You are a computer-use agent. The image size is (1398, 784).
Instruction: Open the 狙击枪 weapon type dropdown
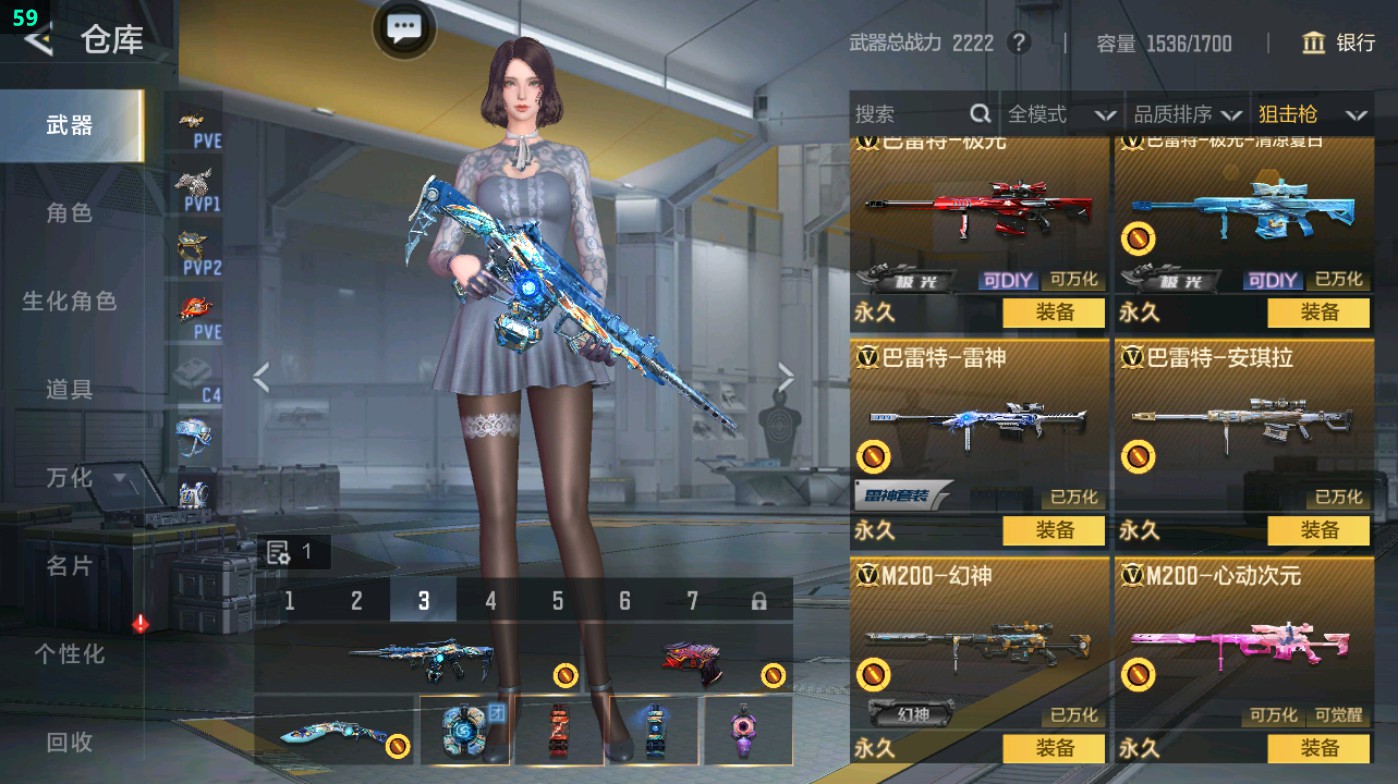(x=1311, y=115)
